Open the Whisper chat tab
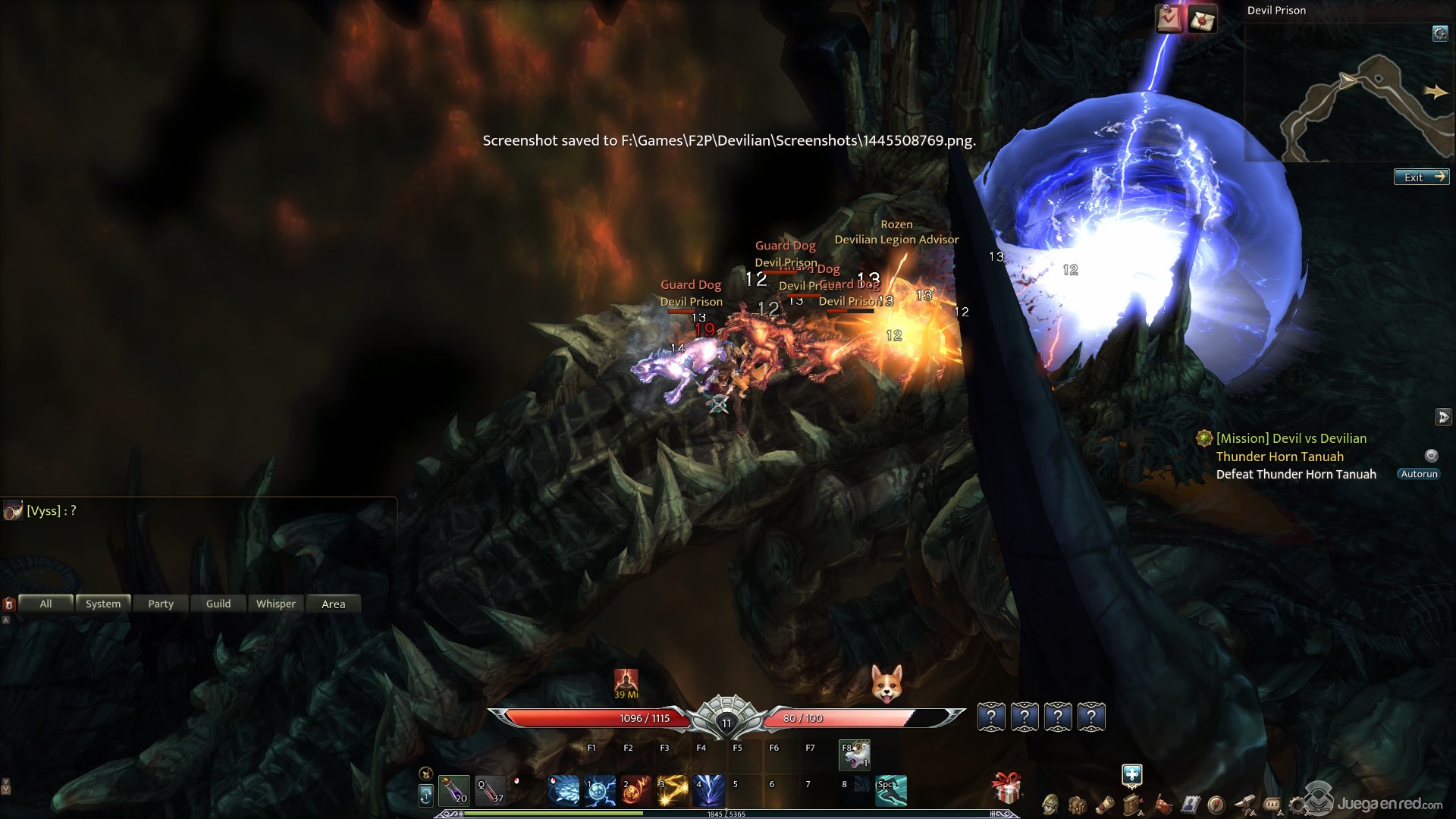1456x819 pixels. [x=276, y=604]
